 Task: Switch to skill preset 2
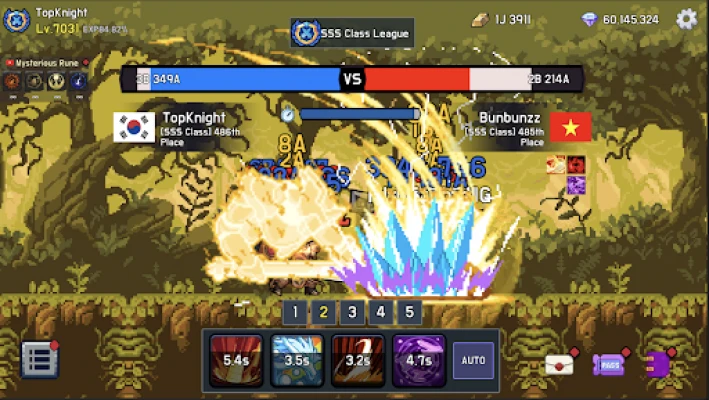click(x=323, y=312)
